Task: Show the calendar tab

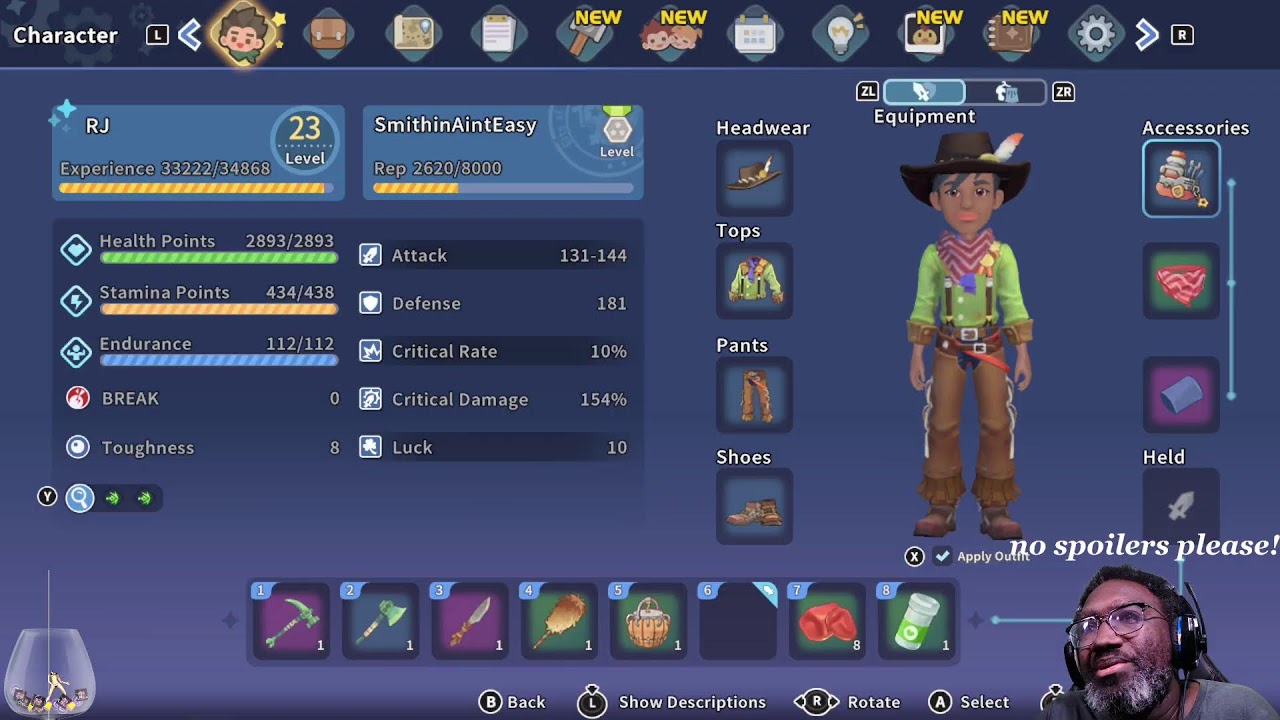Action: (754, 36)
